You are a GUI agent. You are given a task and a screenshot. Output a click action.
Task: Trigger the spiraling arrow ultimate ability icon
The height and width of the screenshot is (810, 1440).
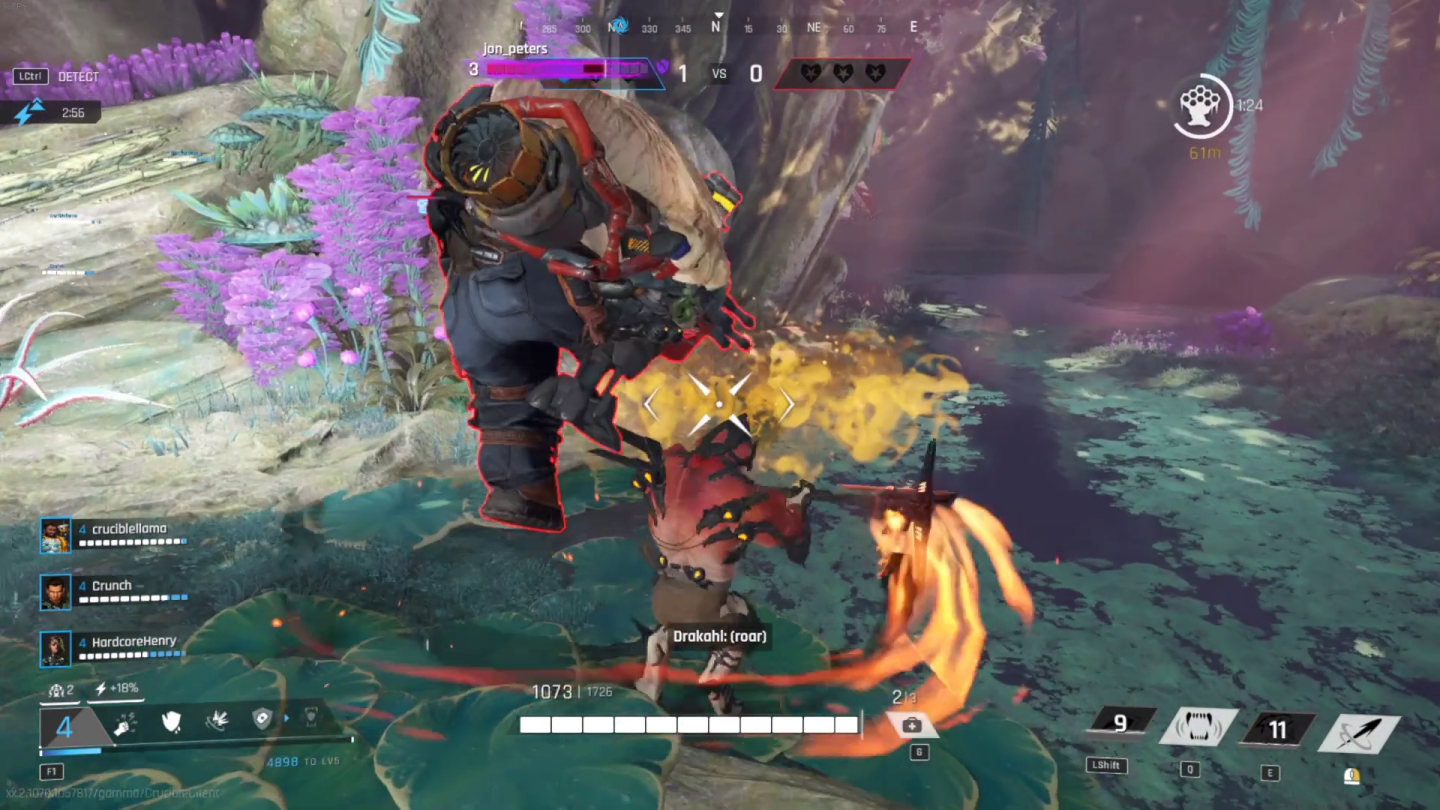tap(1358, 730)
